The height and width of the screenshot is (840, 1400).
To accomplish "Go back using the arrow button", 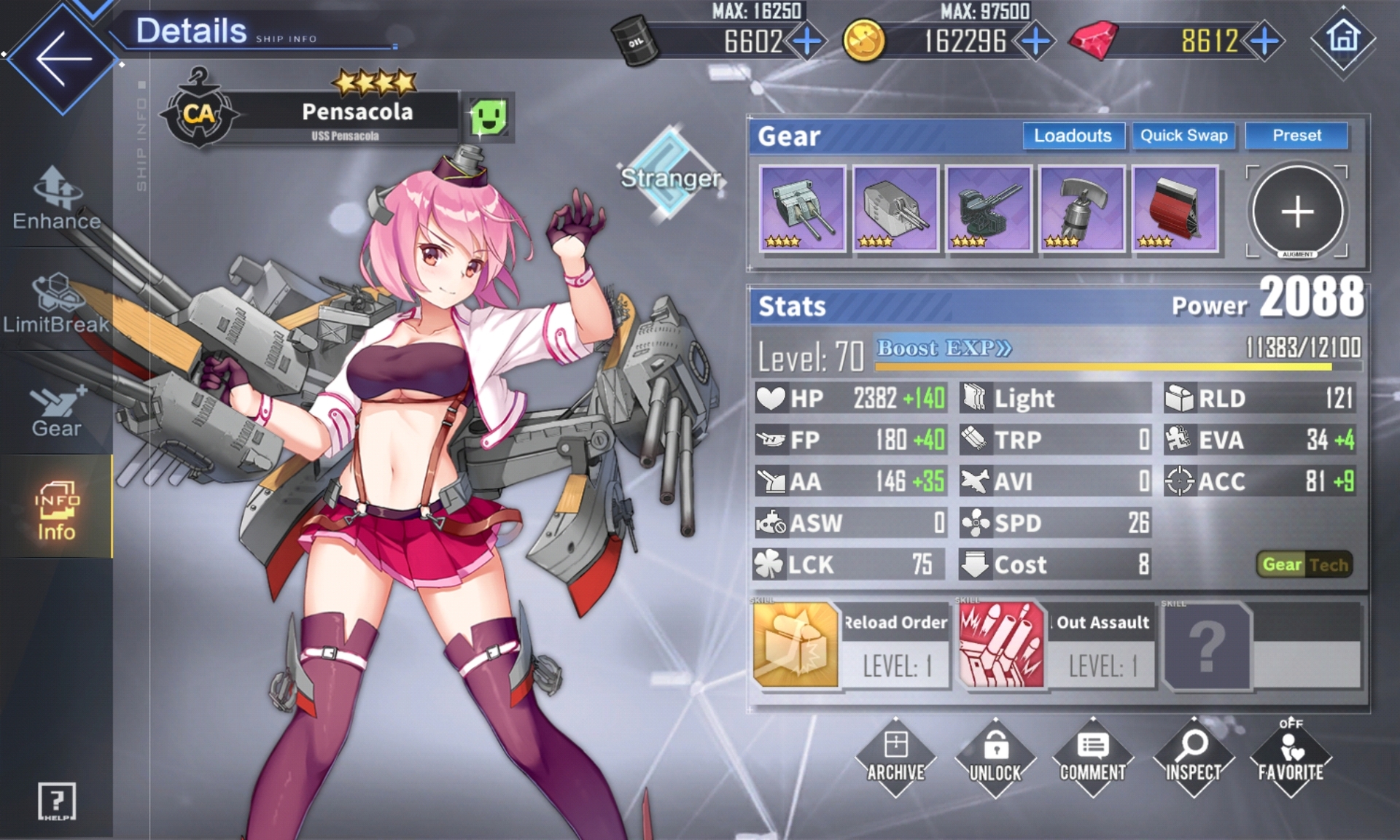I will [63, 58].
